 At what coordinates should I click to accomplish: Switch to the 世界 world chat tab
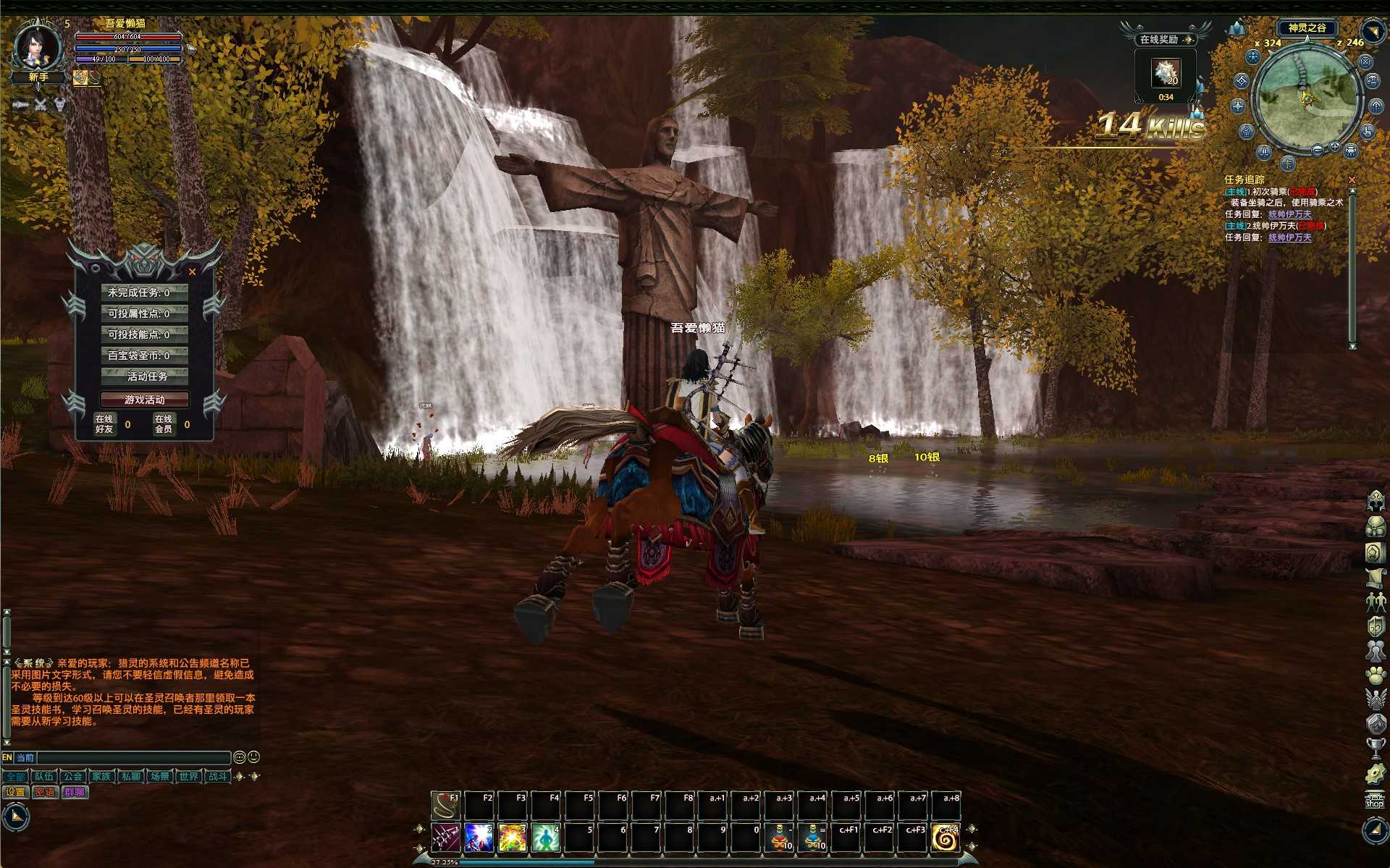click(189, 776)
